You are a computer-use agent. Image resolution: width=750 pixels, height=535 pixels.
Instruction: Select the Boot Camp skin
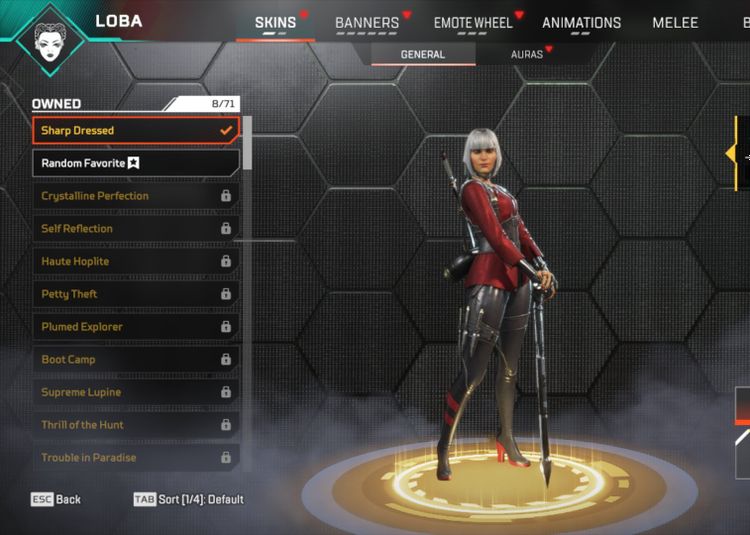136,360
